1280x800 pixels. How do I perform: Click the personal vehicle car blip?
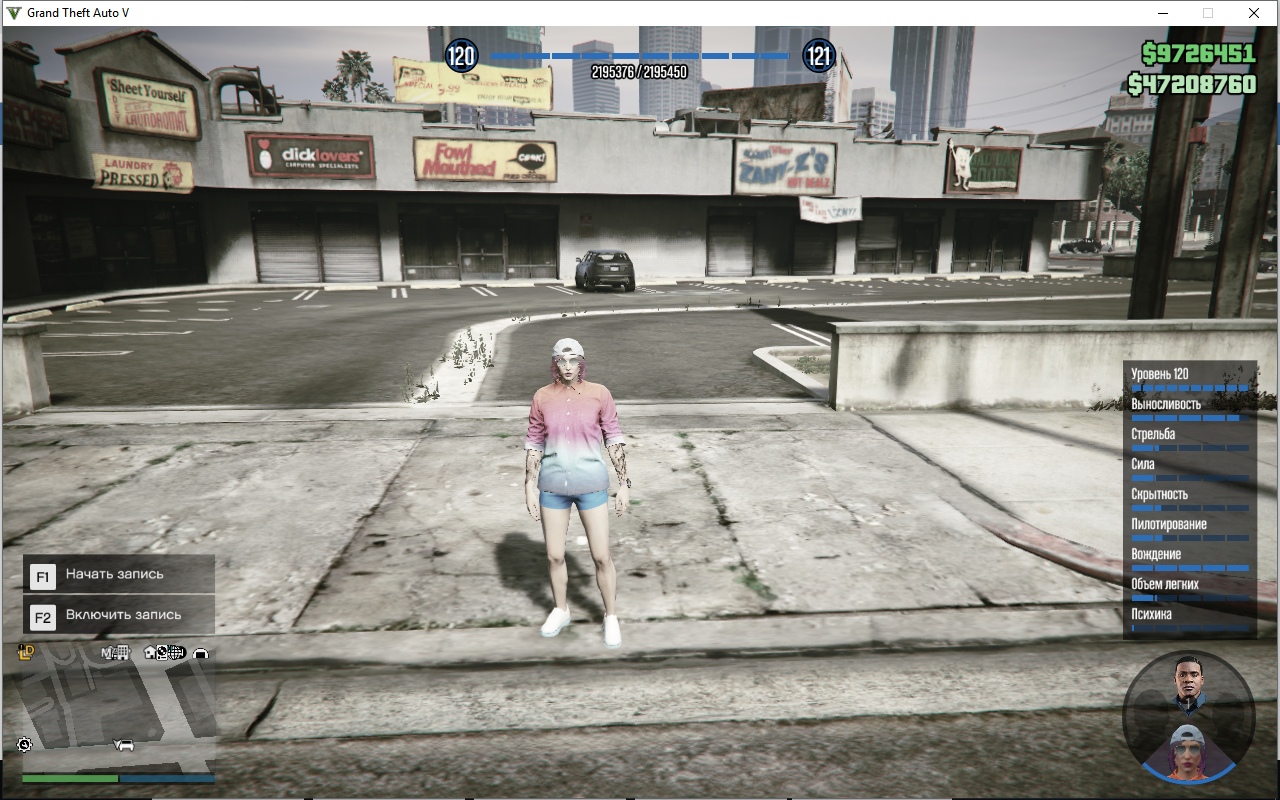pyautogui.click(x=125, y=745)
